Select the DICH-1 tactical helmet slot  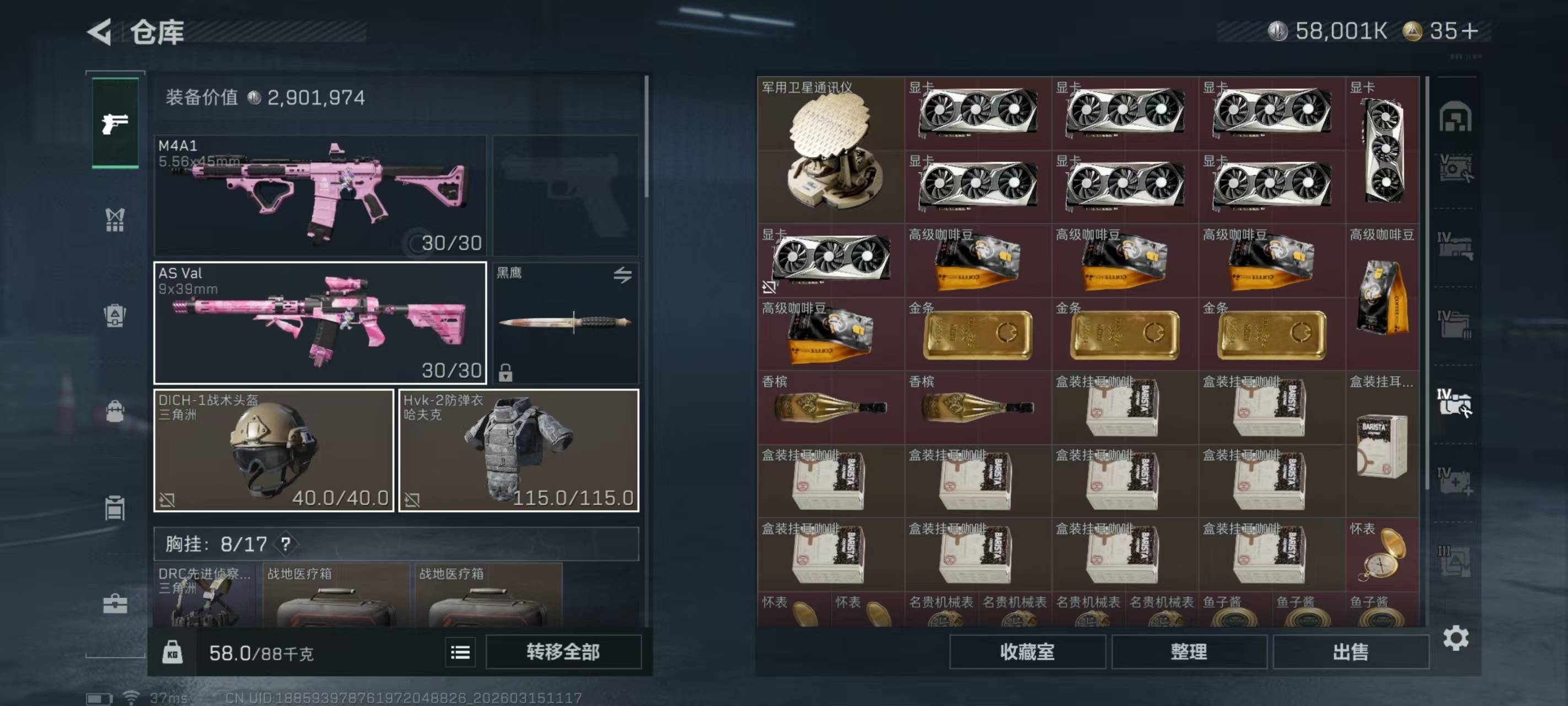pos(273,450)
